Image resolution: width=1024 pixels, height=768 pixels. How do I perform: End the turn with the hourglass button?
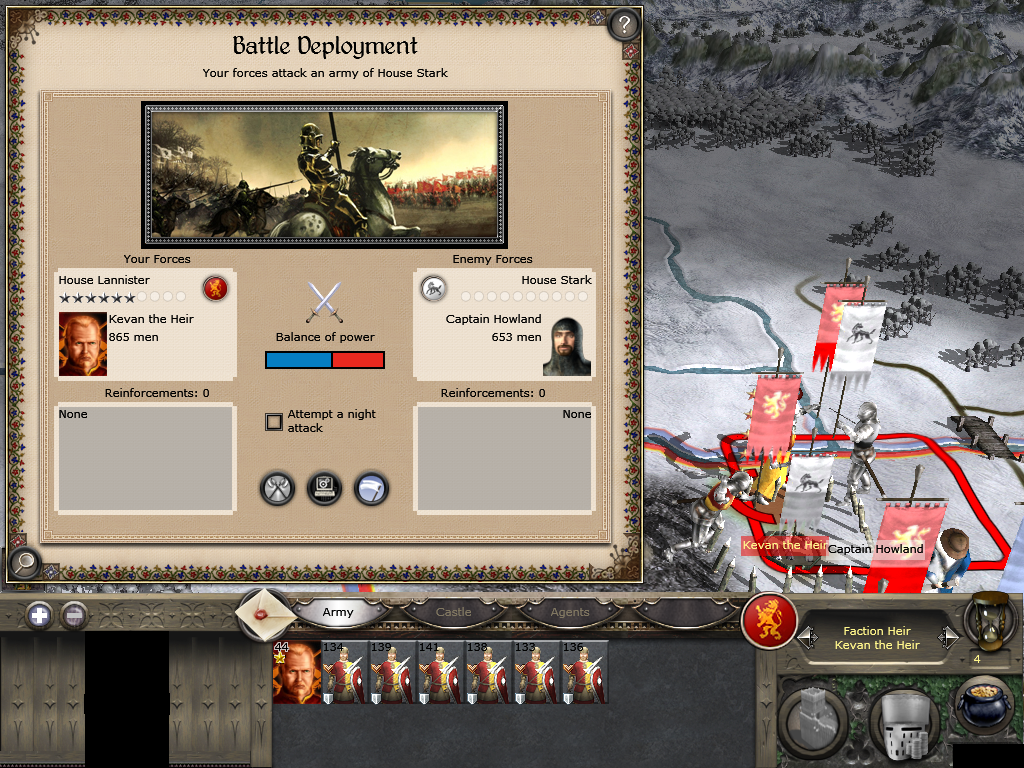pos(988,620)
